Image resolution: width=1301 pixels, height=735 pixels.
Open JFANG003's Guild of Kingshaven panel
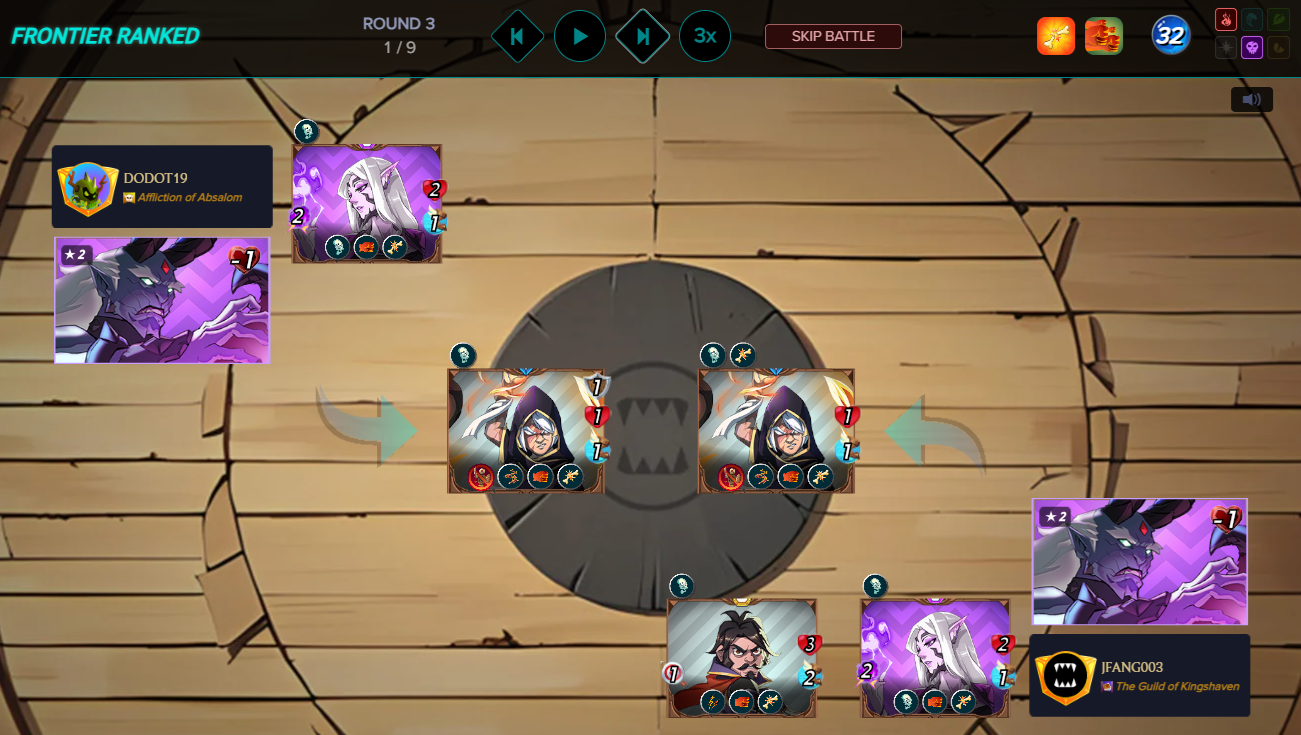coord(1138,676)
